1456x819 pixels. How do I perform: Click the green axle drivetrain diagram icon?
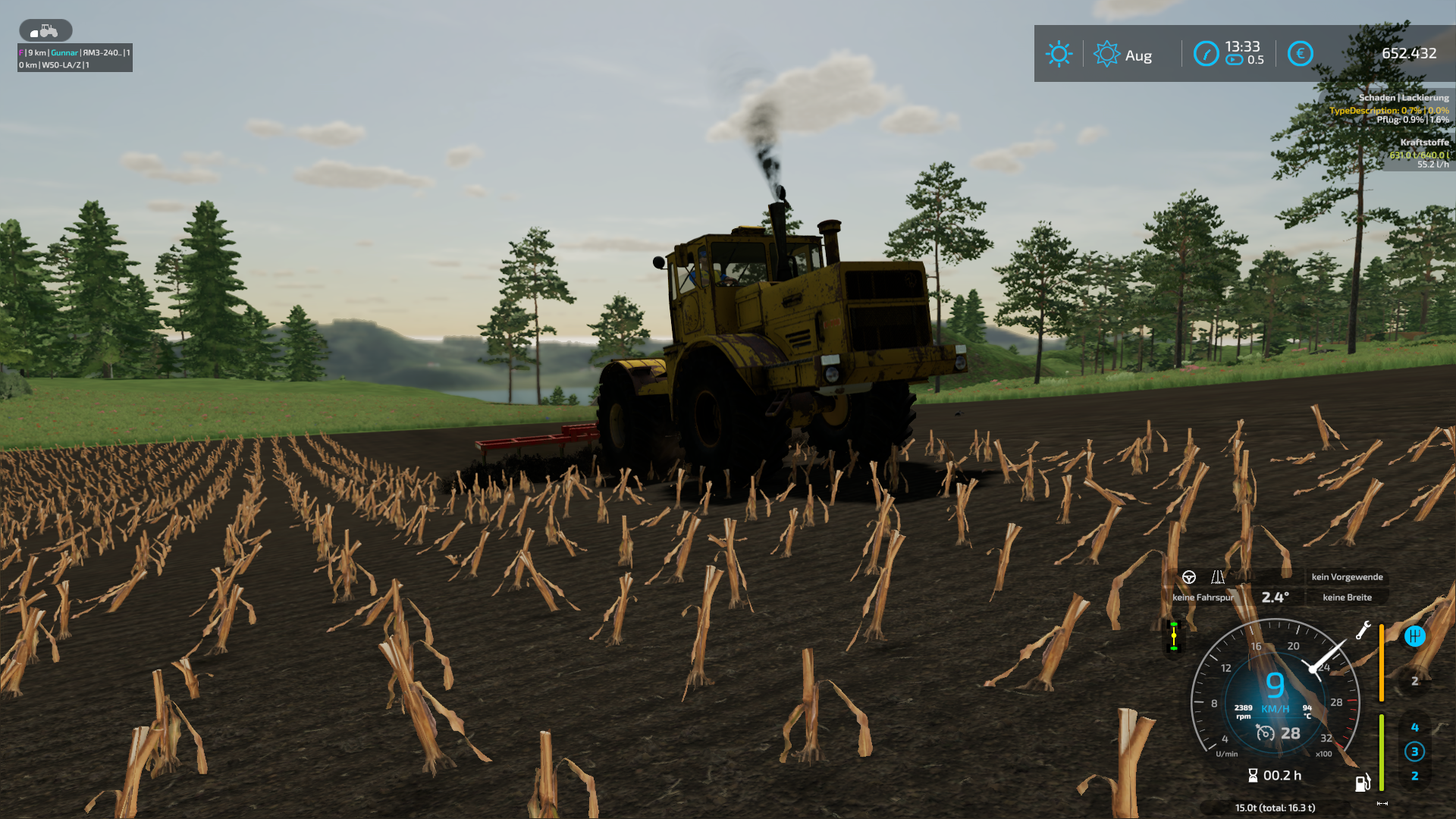(x=1174, y=636)
